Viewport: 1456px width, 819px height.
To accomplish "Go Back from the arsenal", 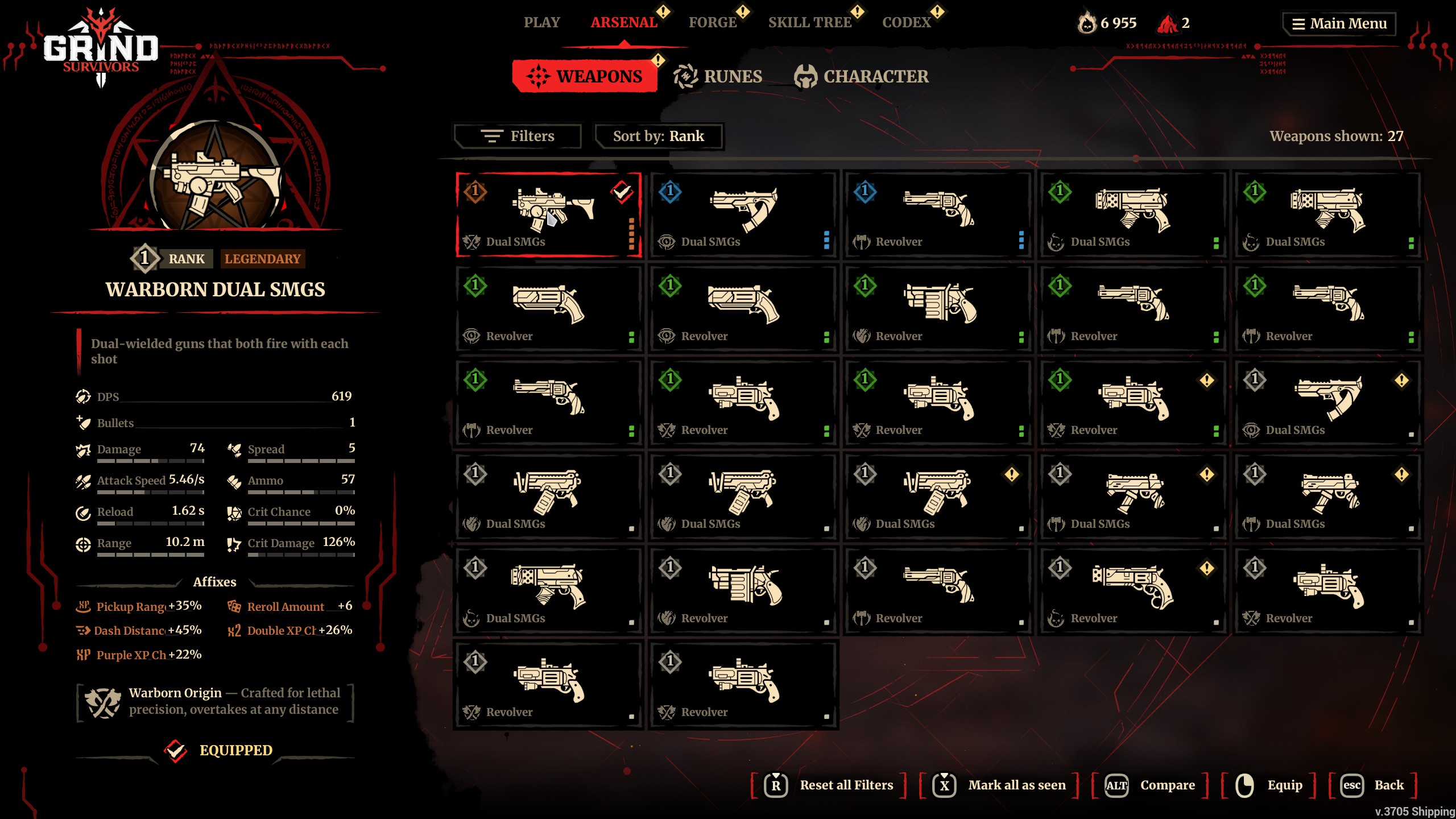I will click(1372, 785).
